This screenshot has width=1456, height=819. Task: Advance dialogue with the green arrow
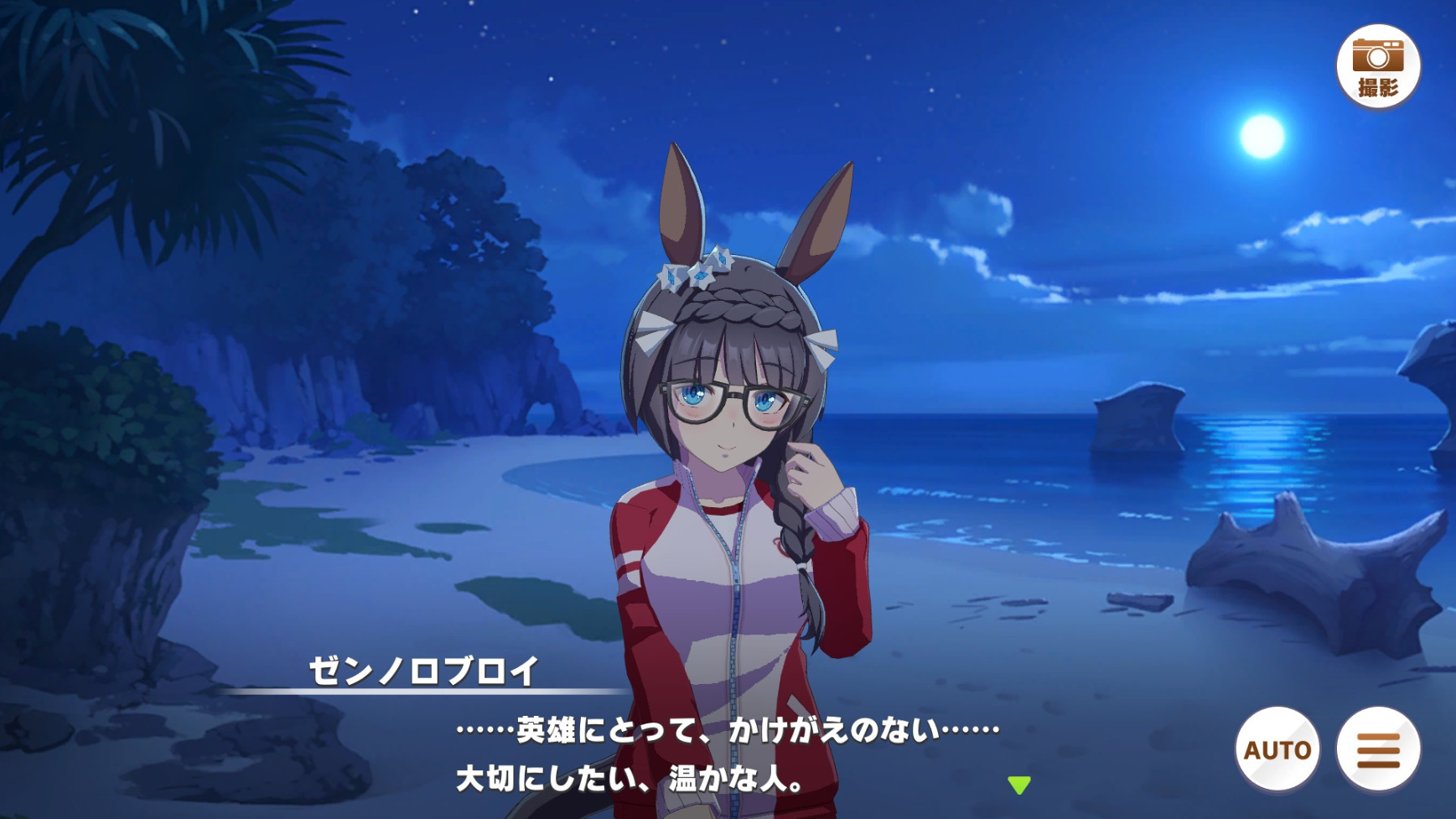(x=1018, y=785)
